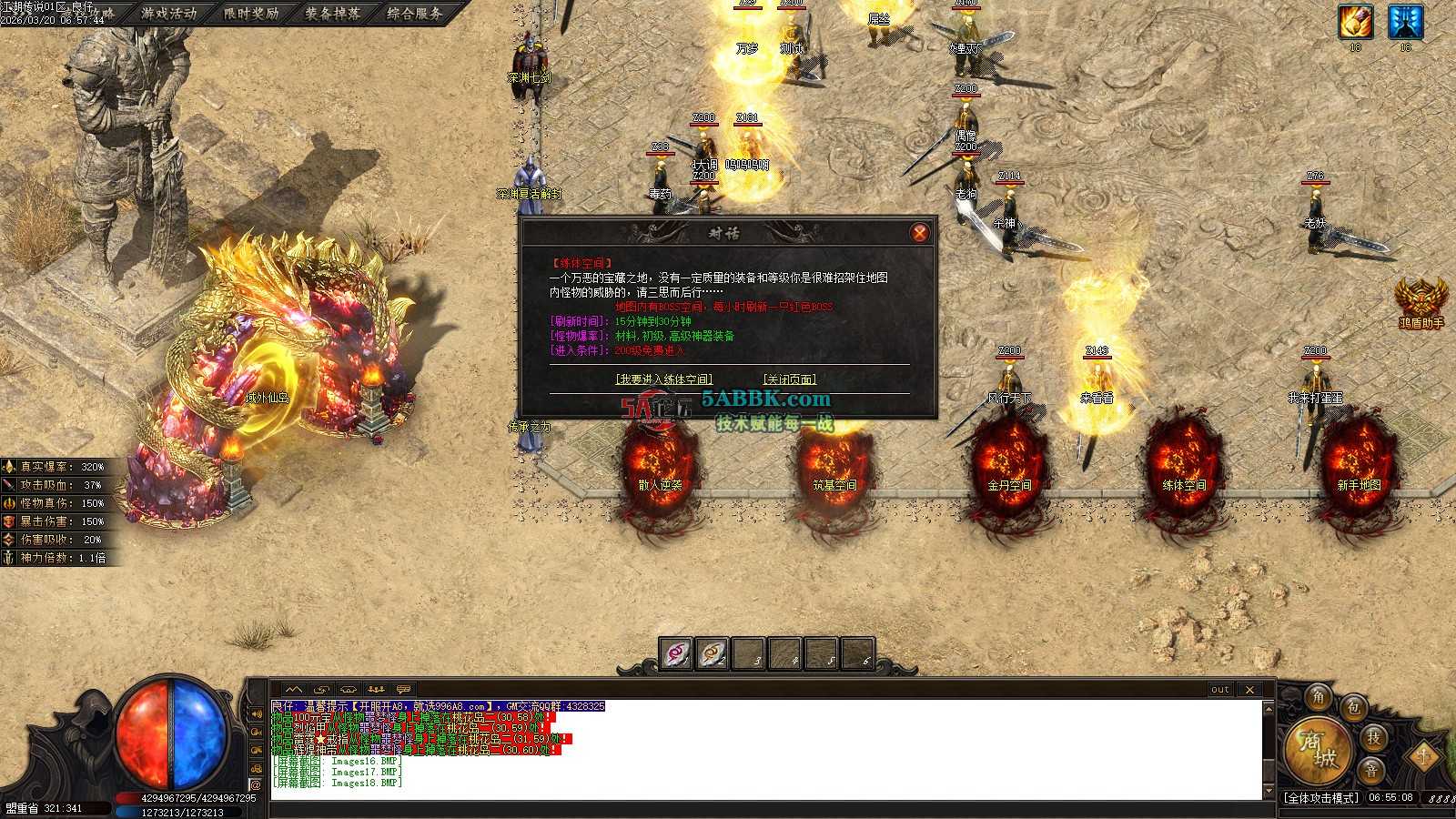Use the pink swirl item in hotbar slot 1
The width and height of the screenshot is (1456, 819).
[x=675, y=653]
